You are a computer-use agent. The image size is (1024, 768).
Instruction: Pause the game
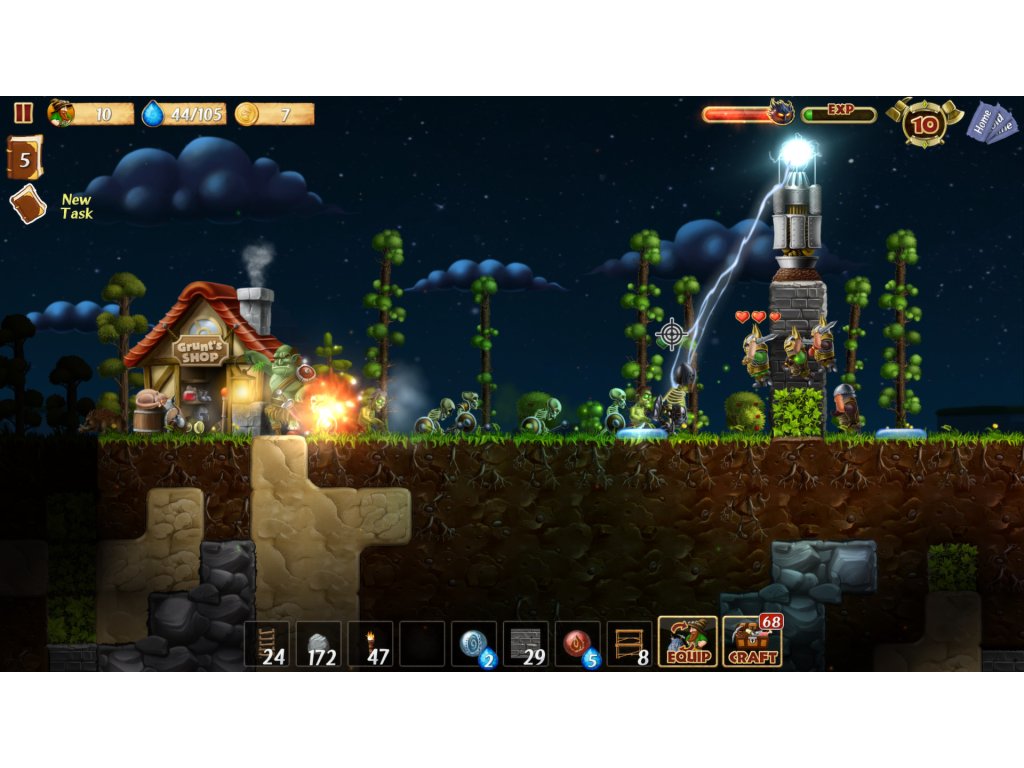pyautogui.click(x=23, y=113)
